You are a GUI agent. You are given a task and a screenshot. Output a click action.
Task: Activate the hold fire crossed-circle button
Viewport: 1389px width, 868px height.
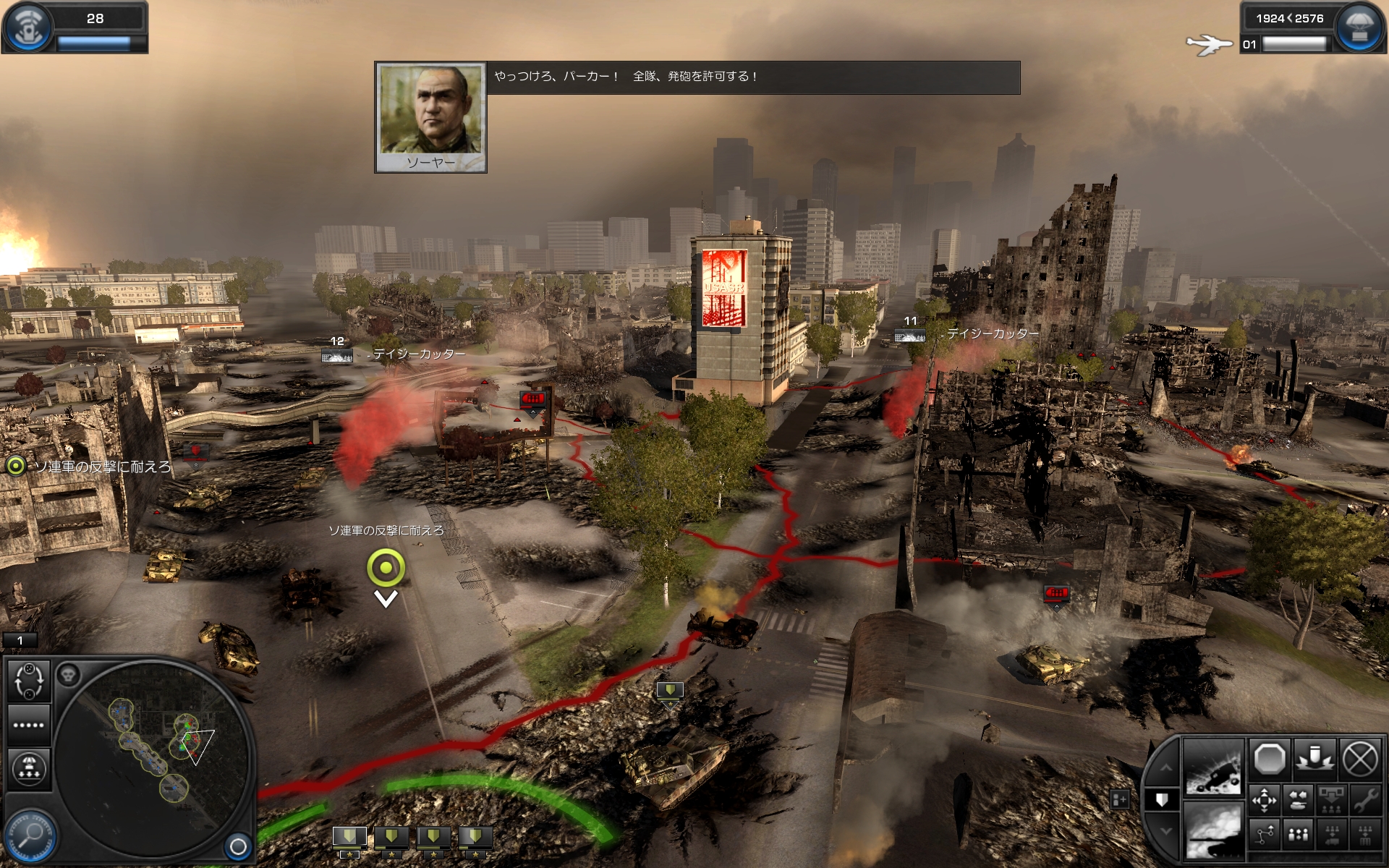(1360, 760)
